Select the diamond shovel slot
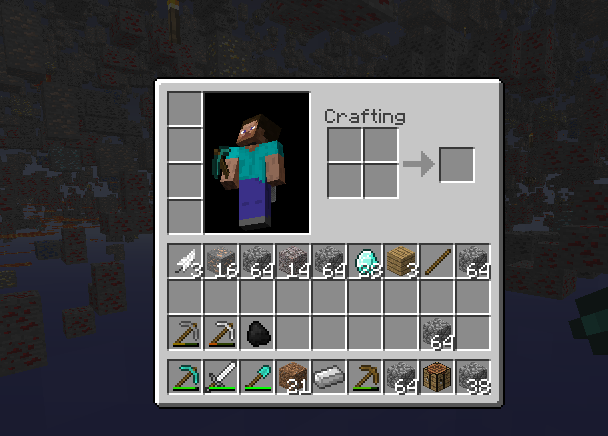This screenshot has width=608, height=436. pyautogui.click(x=257, y=377)
